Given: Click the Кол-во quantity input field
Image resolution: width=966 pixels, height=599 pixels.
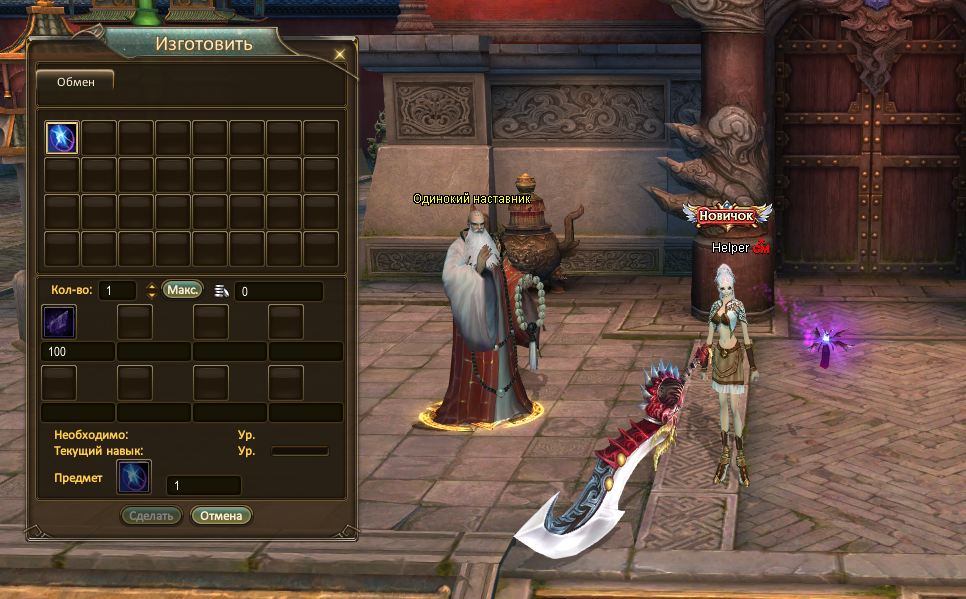Looking at the screenshot, I should (x=118, y=291).
